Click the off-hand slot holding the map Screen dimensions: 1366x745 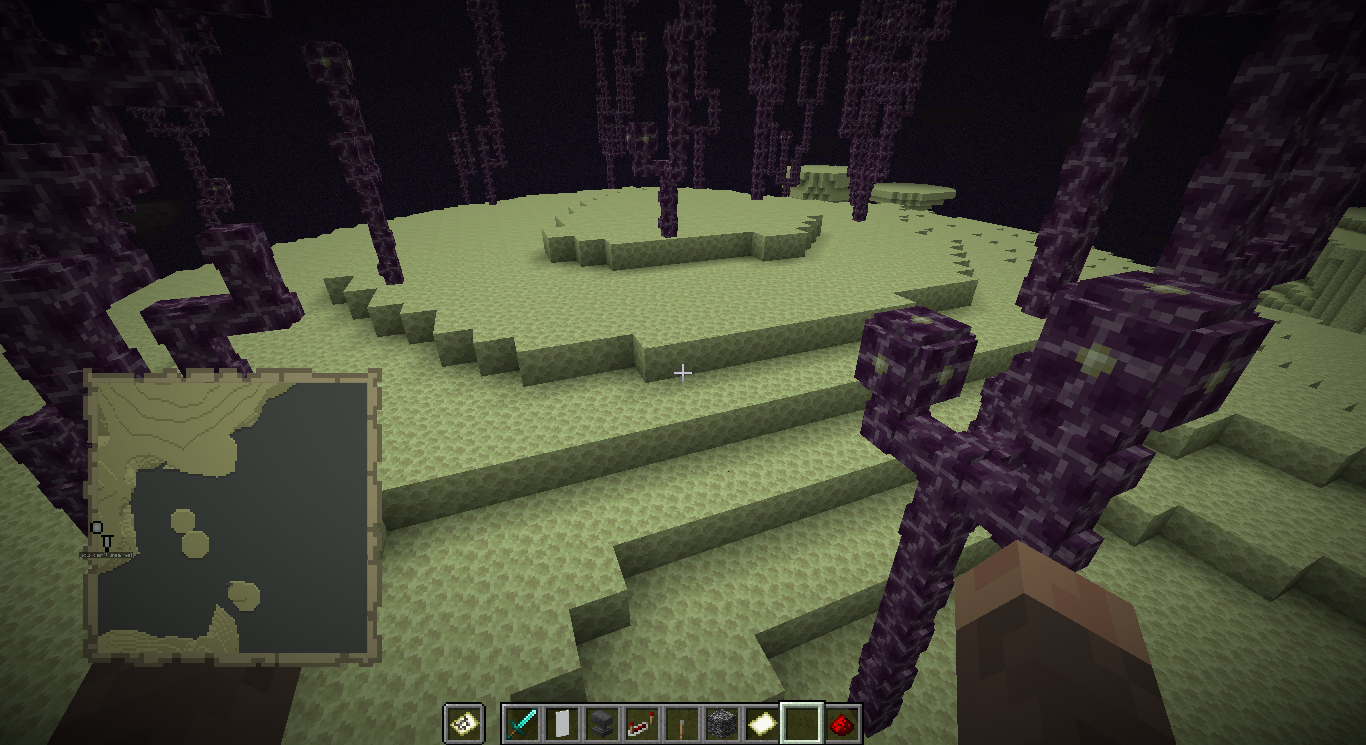(x=465, y=723)
